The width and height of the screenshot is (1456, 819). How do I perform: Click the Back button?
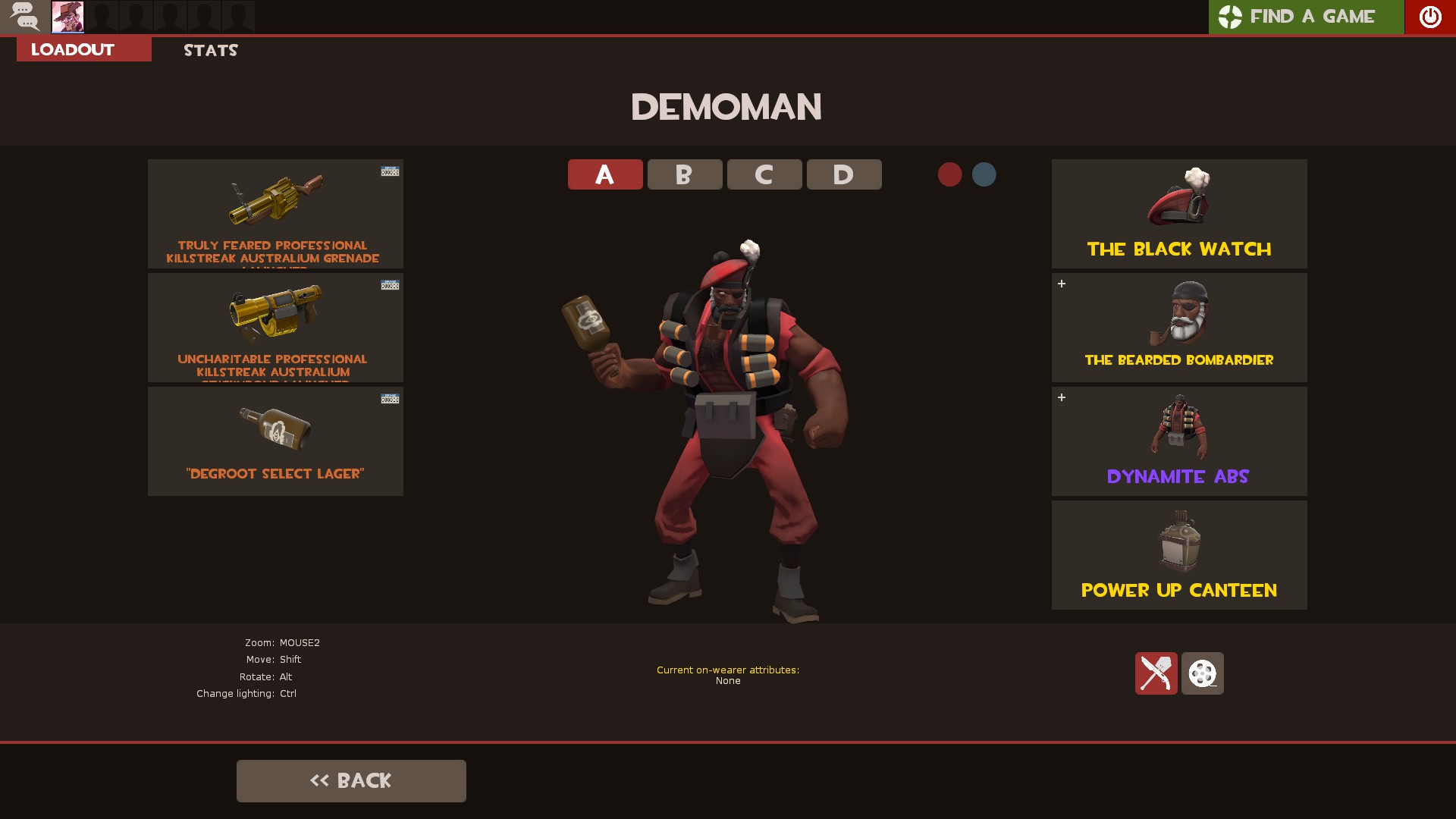(351, 780)
